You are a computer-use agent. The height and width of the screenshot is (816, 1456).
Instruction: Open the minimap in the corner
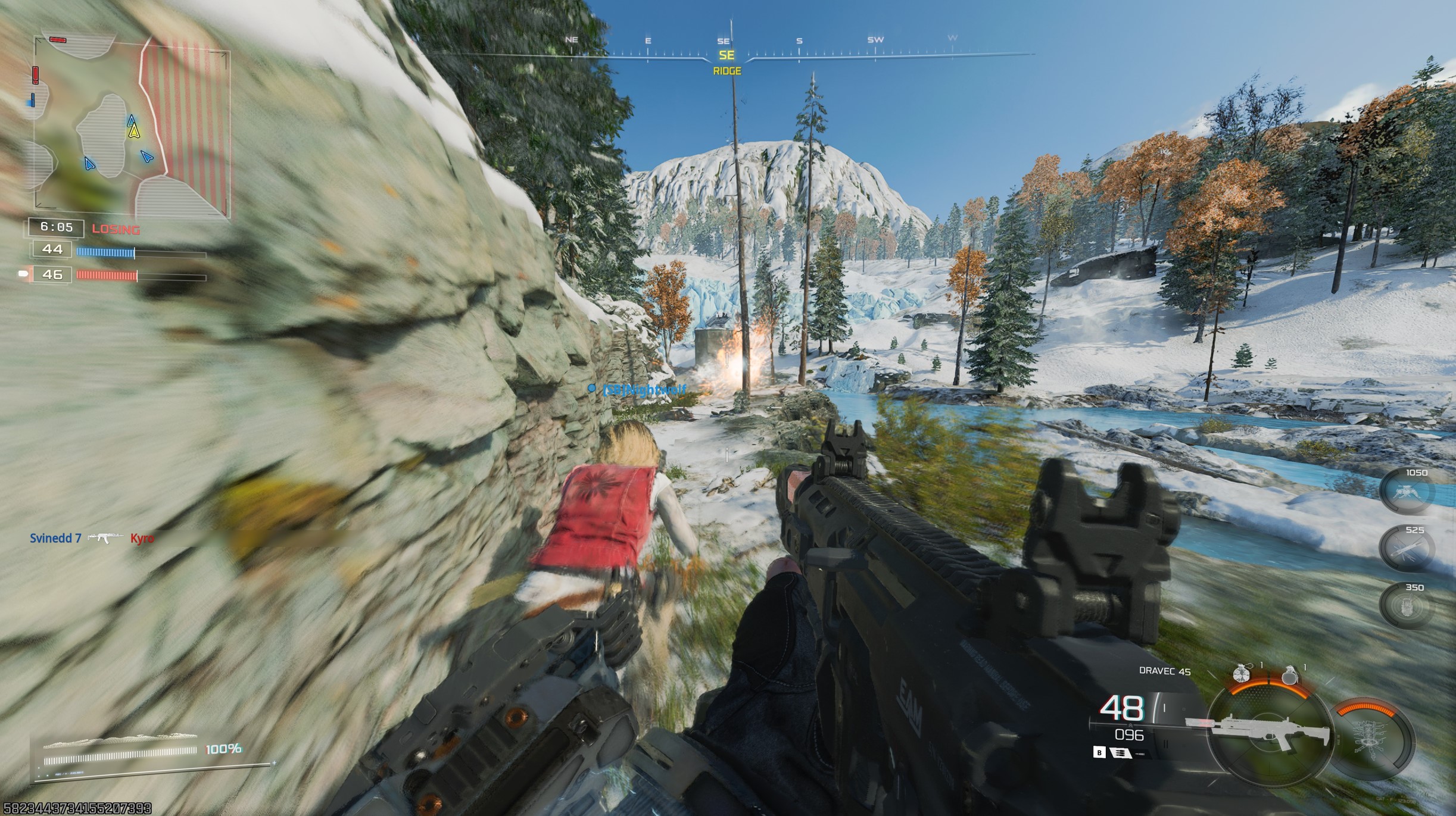coord(131,127)
